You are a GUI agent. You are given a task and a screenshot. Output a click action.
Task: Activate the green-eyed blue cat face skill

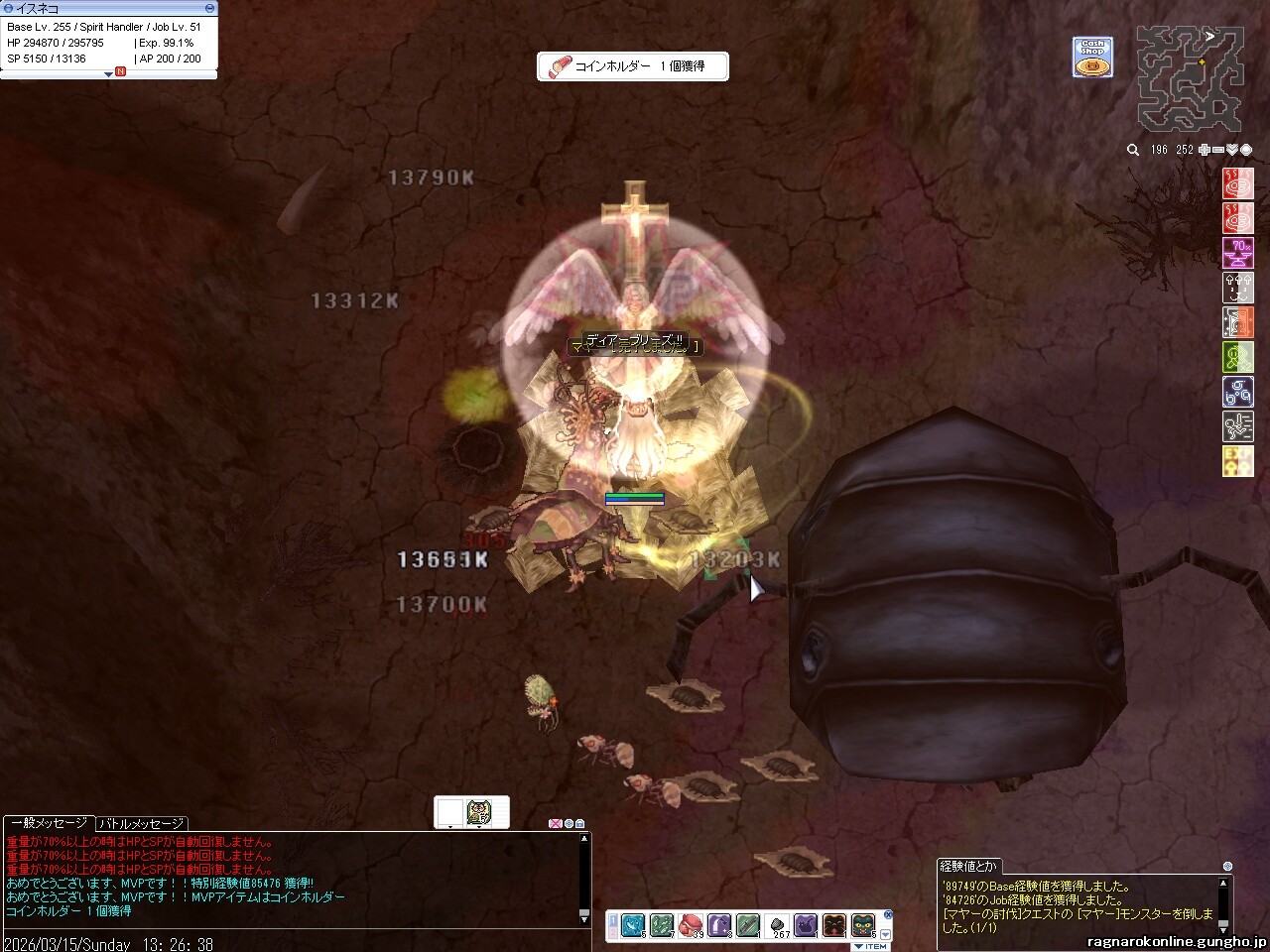[x=863, y=925]
